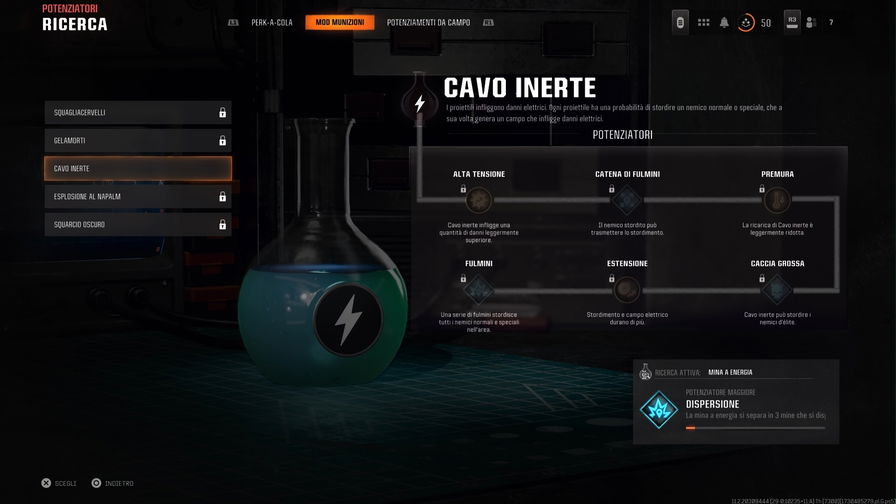Switch to the Perk-a-Cola tab

click(272, 22)
